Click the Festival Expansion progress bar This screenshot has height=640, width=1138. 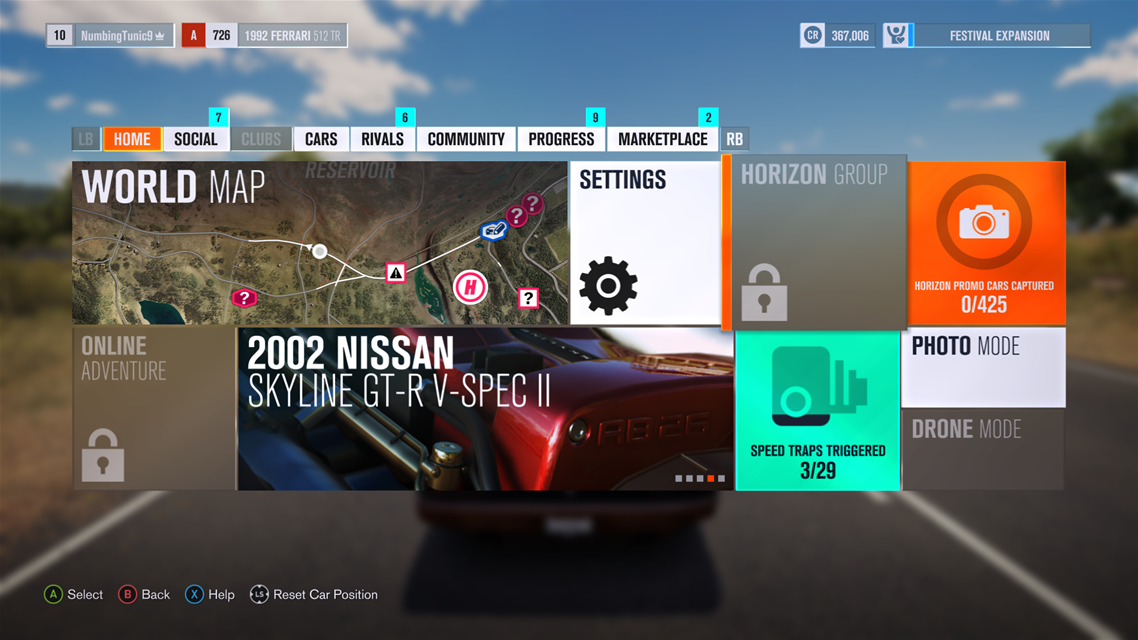click(x=999, y=36)
